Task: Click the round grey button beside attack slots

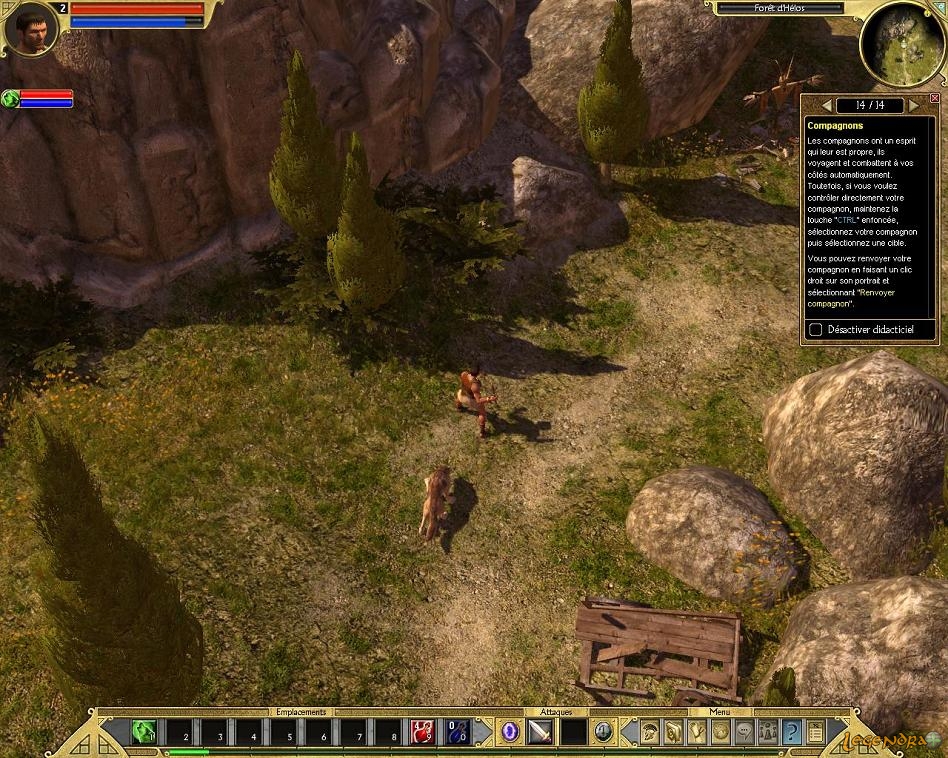Action: 603,731
